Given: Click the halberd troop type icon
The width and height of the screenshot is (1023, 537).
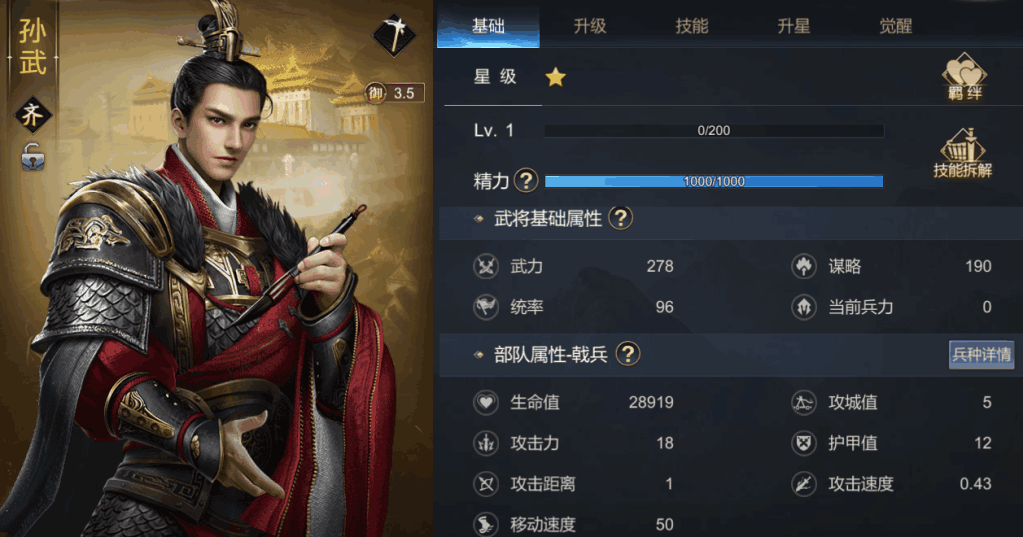Looking at the screenshot, I should [394, 36].
